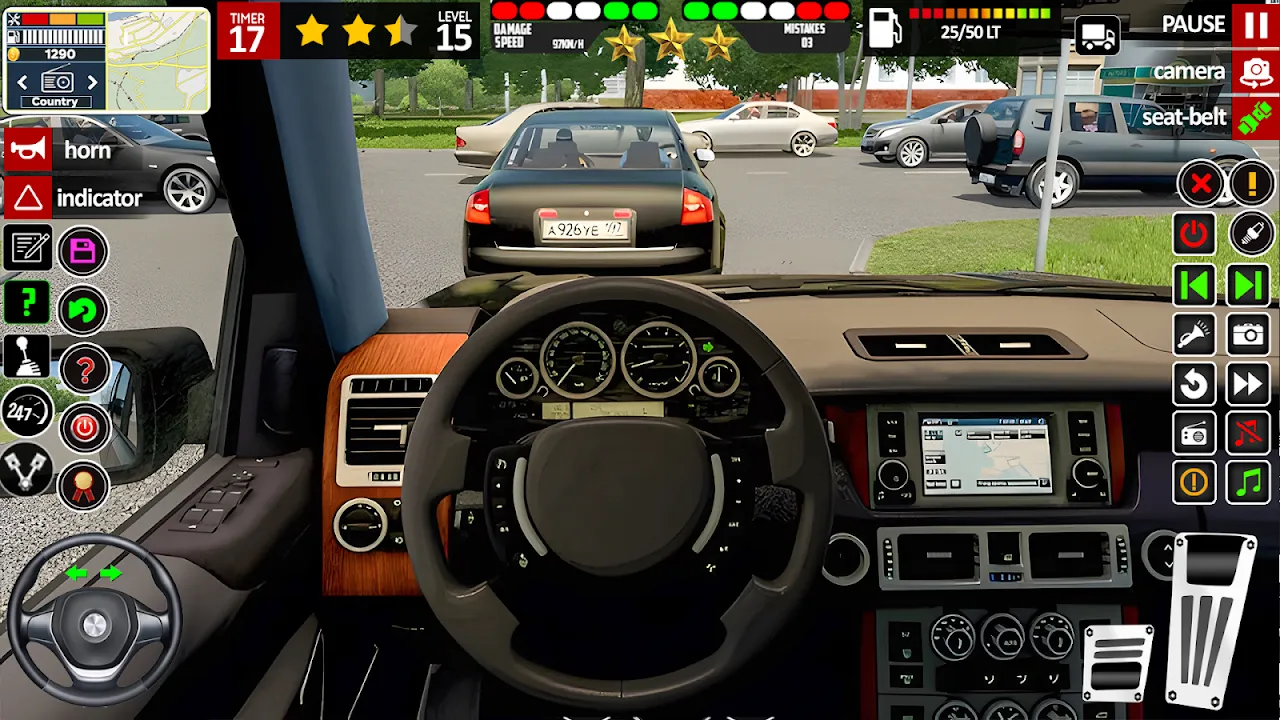This screenshot has height=720, width=1280.
Task: Pause the game with the red button
Action: coord(1255,24)
